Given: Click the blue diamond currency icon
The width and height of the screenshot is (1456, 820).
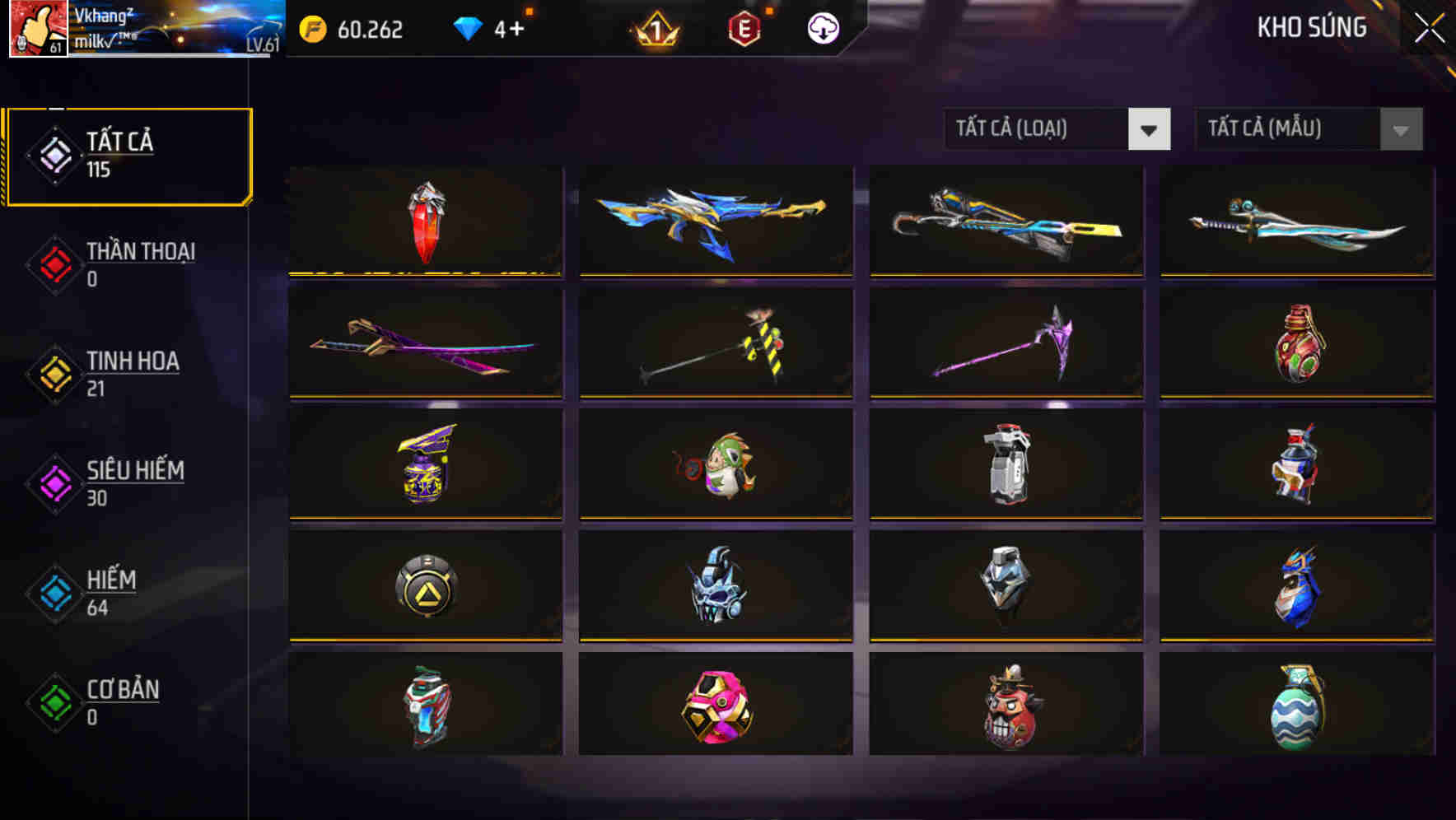Looking at the screenshot, I should (469, 30).
